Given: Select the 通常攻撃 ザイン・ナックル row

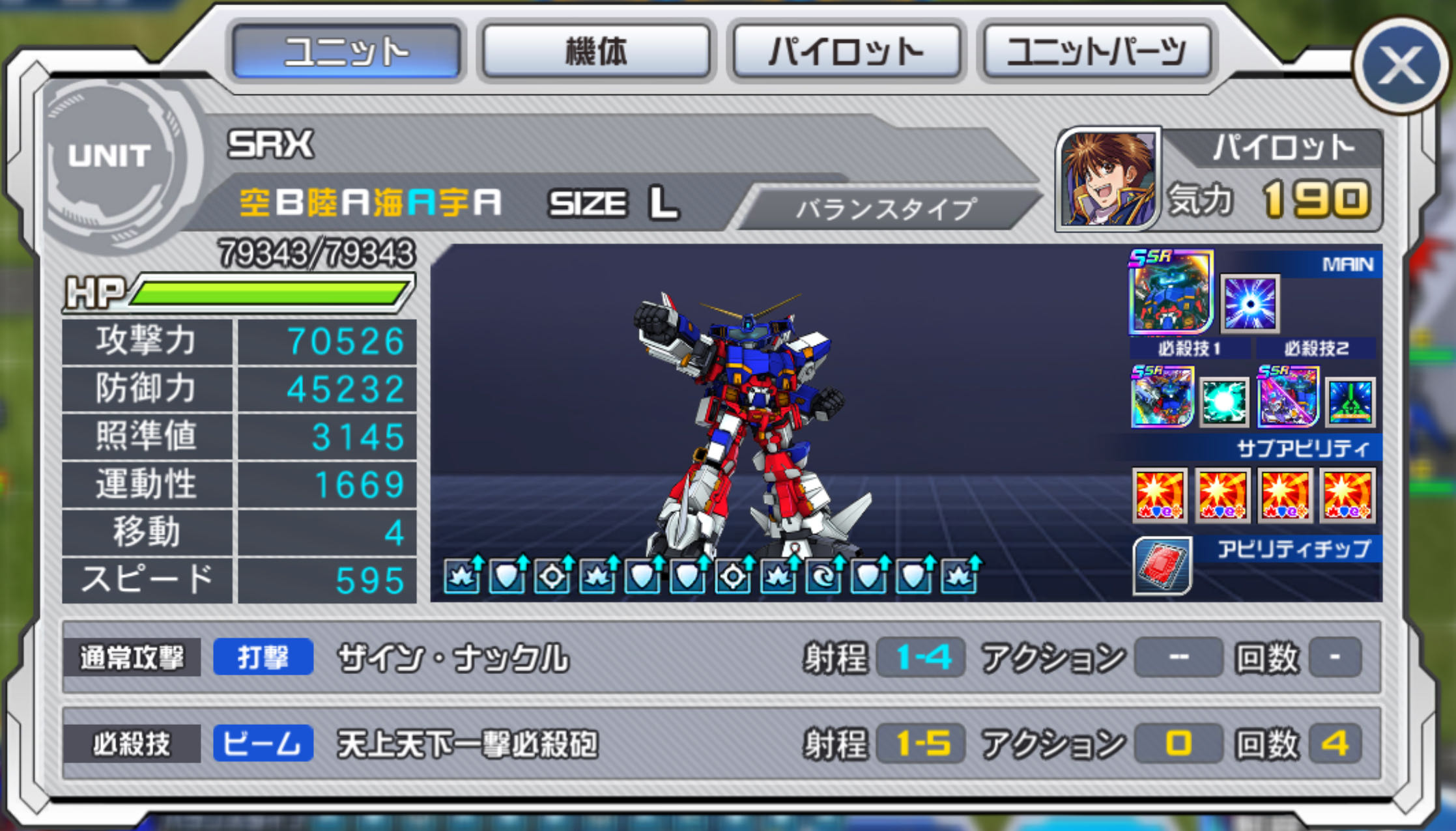Looking at the screenshot, I should tap(721, 657).
